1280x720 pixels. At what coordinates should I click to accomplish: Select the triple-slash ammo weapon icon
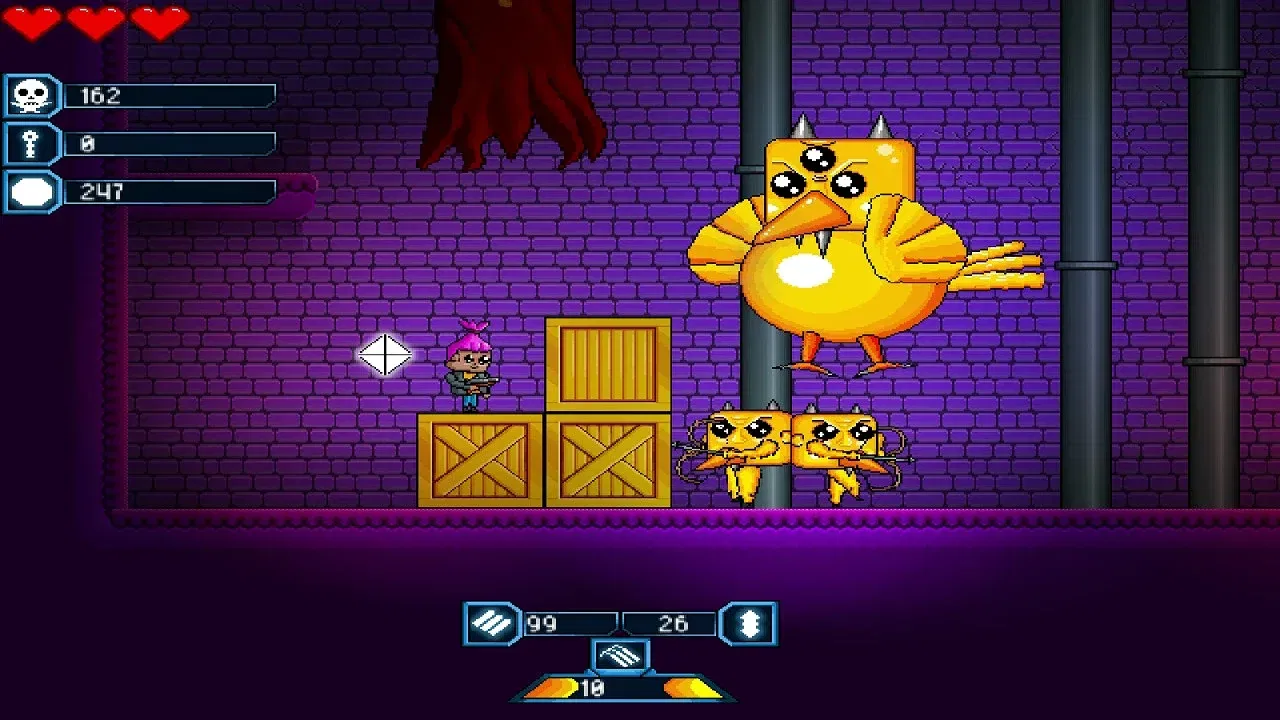[x=491, y=624]
